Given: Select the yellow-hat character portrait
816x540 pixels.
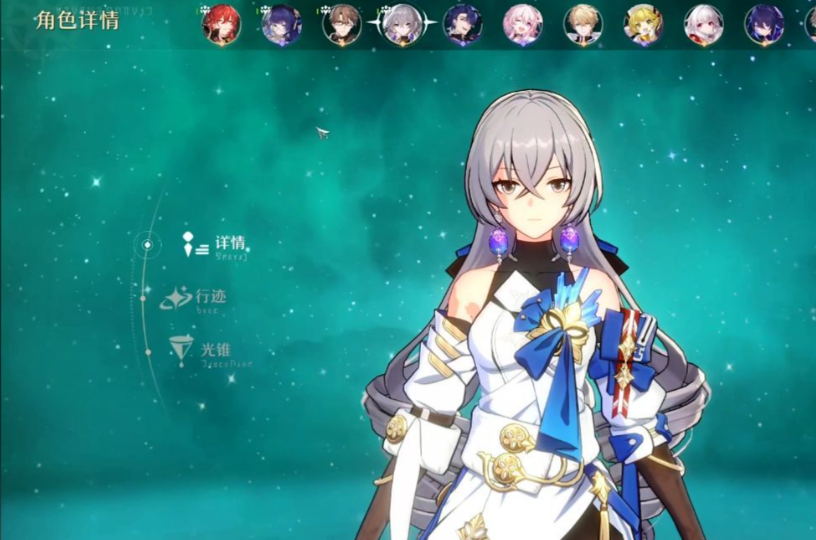Looking at the screenshot, I should [643, 24].
